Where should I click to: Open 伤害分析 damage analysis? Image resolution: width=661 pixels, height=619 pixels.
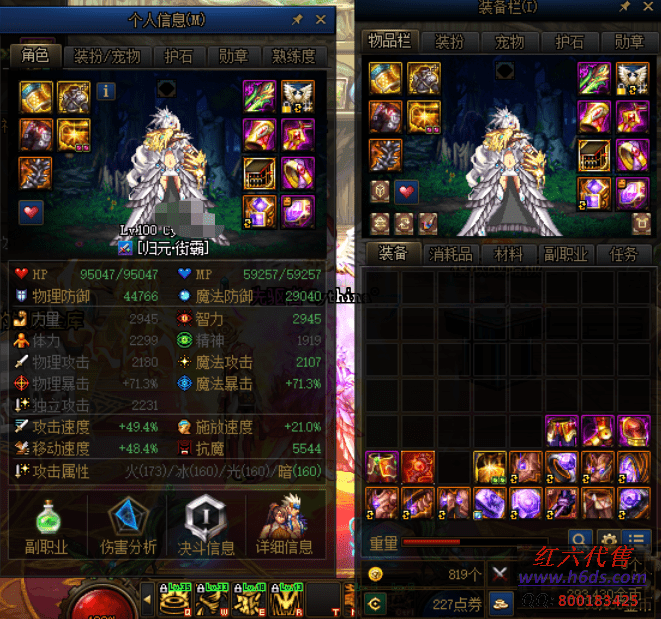[x=129, y=525]
